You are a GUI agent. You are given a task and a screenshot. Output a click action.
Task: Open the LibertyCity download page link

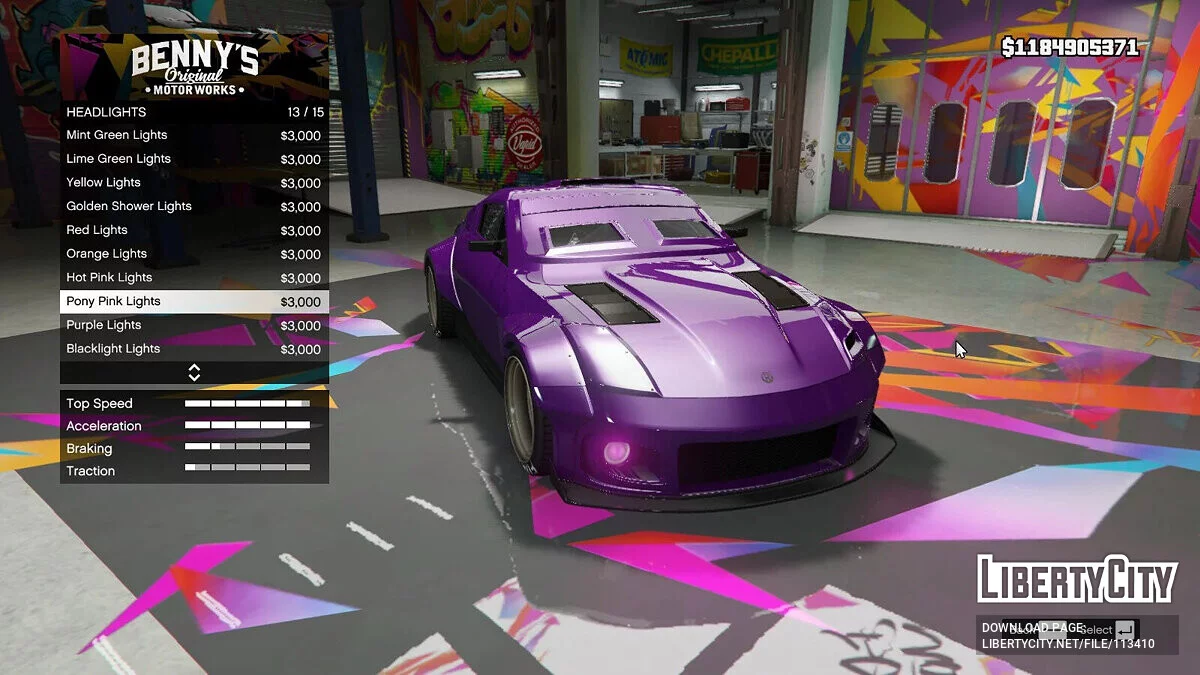click(1067, 636)
